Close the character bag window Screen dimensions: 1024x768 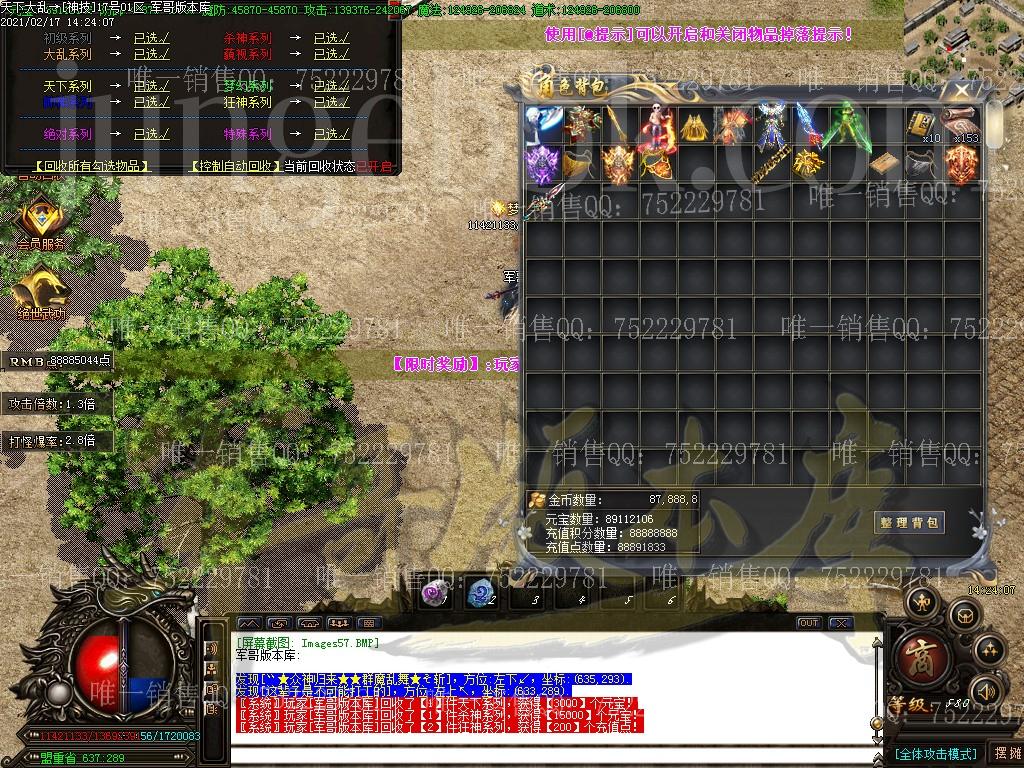click(x=962, y=90)
